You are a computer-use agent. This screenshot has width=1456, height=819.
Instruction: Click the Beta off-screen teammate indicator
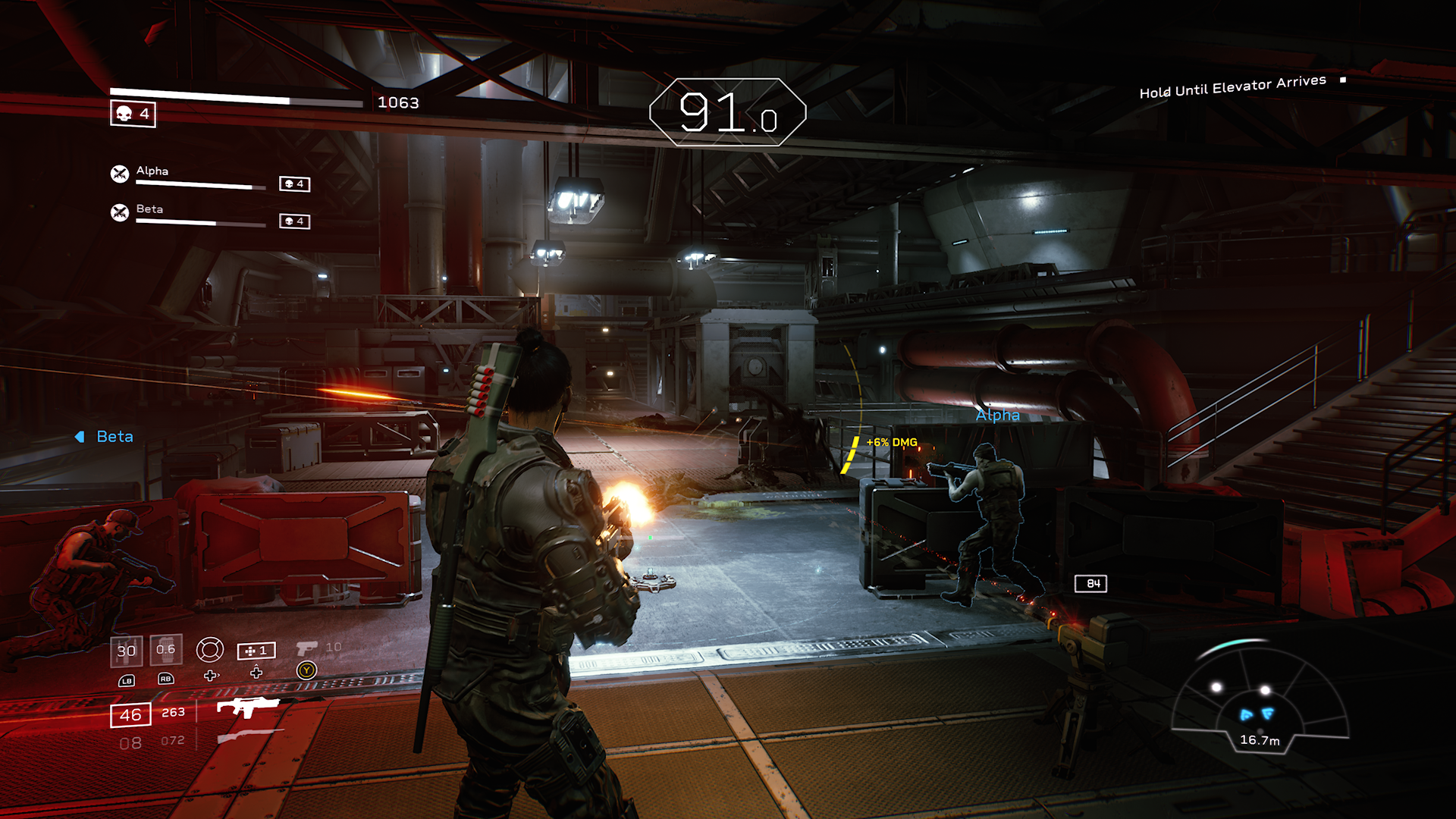tap(105, 437)
